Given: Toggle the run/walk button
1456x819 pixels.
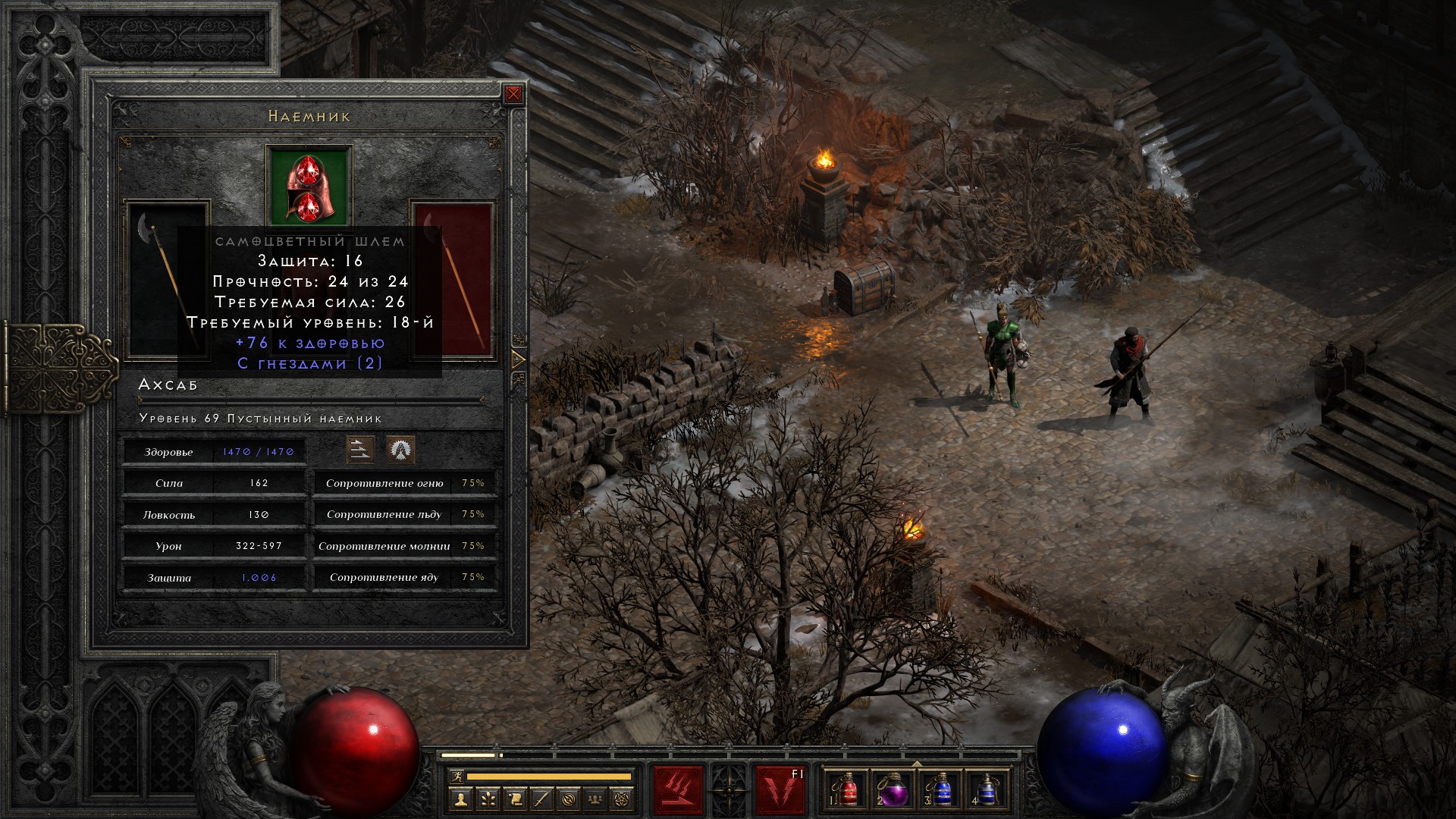Looking at the screenshot, I should [x=457, y=777].
